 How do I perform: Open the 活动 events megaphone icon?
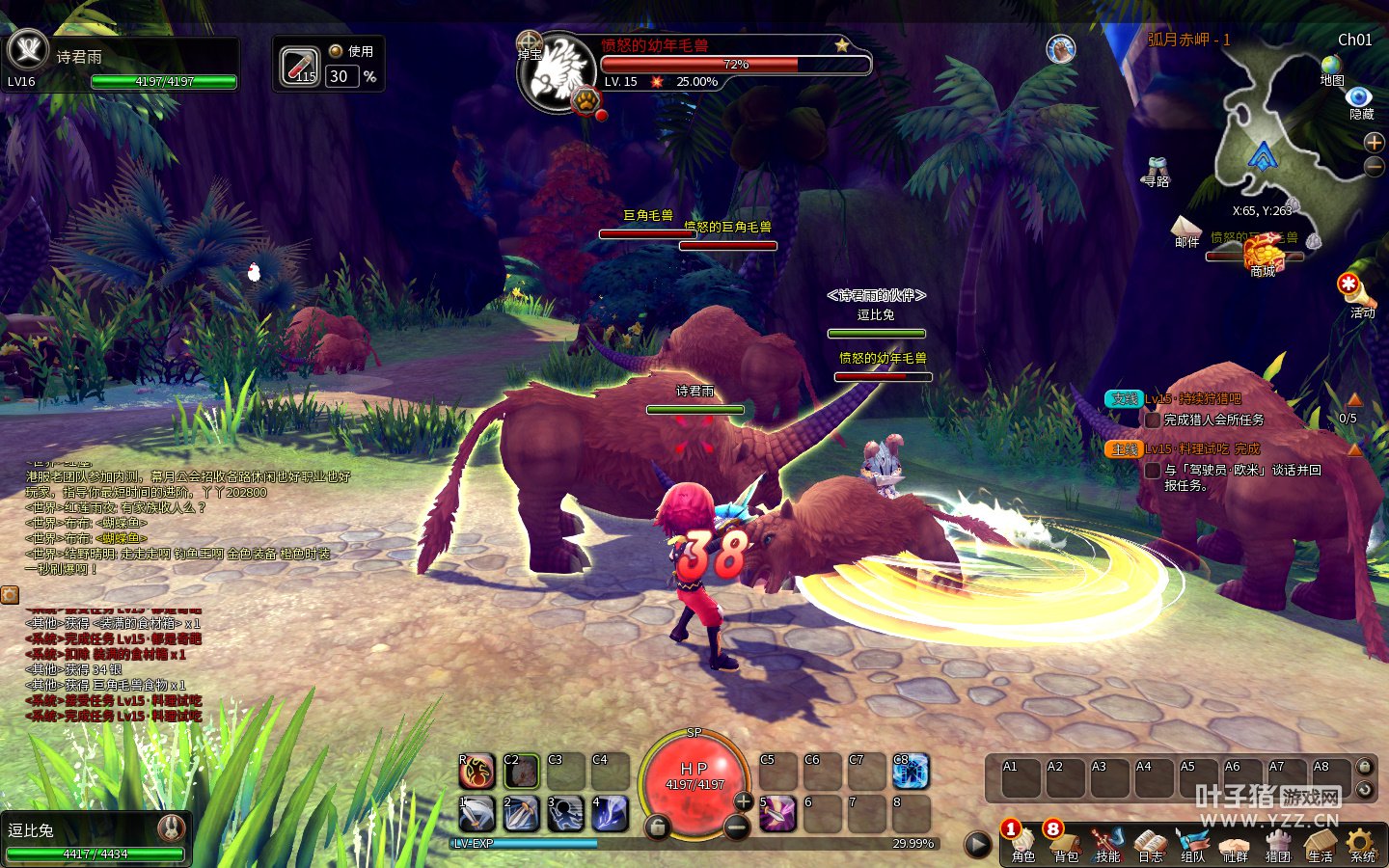point(1350,287)
